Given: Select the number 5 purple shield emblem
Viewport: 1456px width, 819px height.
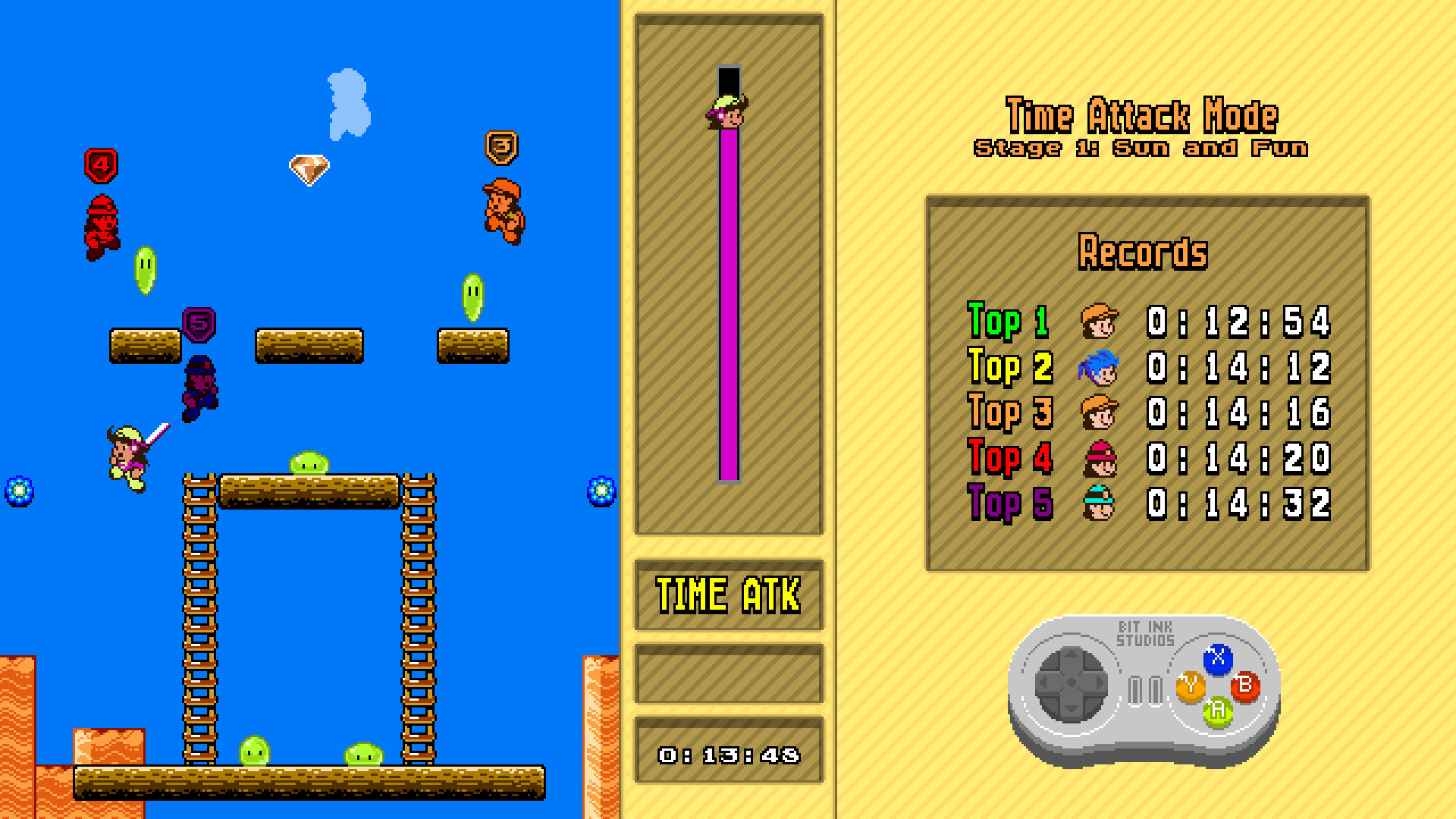Looking at the screenshot, I should [x=198, y=323].
